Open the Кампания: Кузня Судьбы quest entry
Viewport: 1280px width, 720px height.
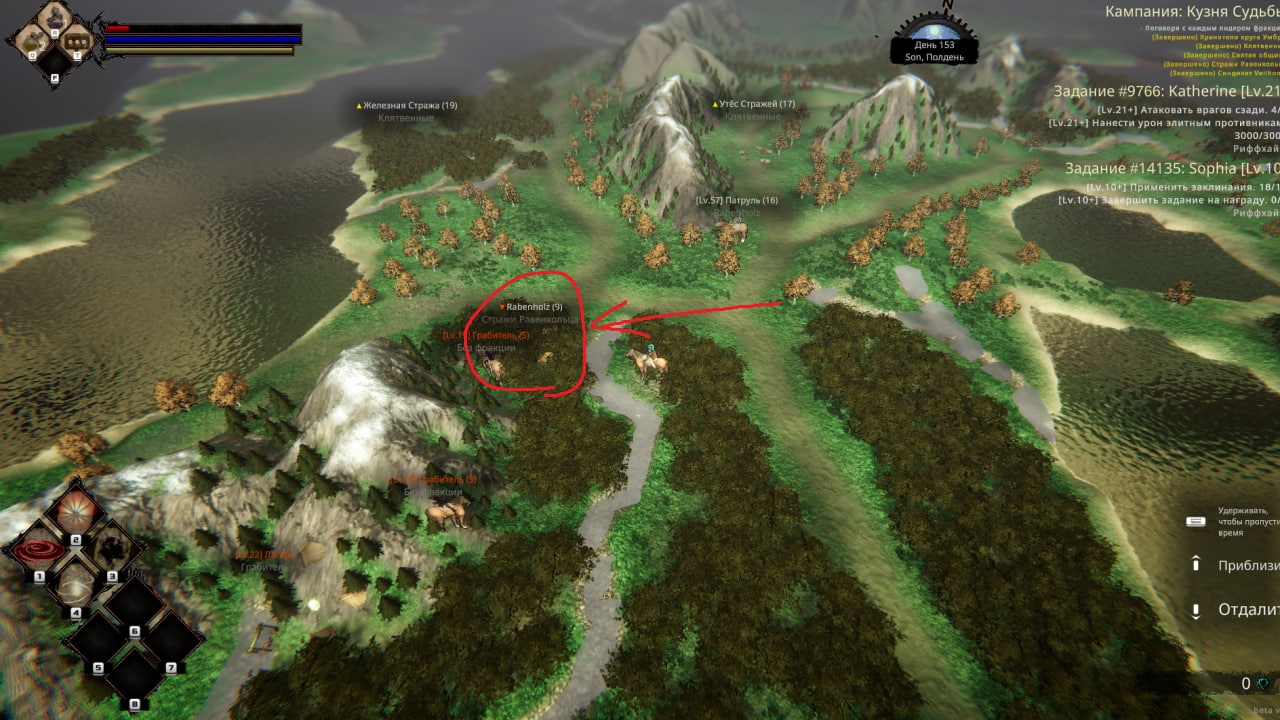coord(1191,12)
